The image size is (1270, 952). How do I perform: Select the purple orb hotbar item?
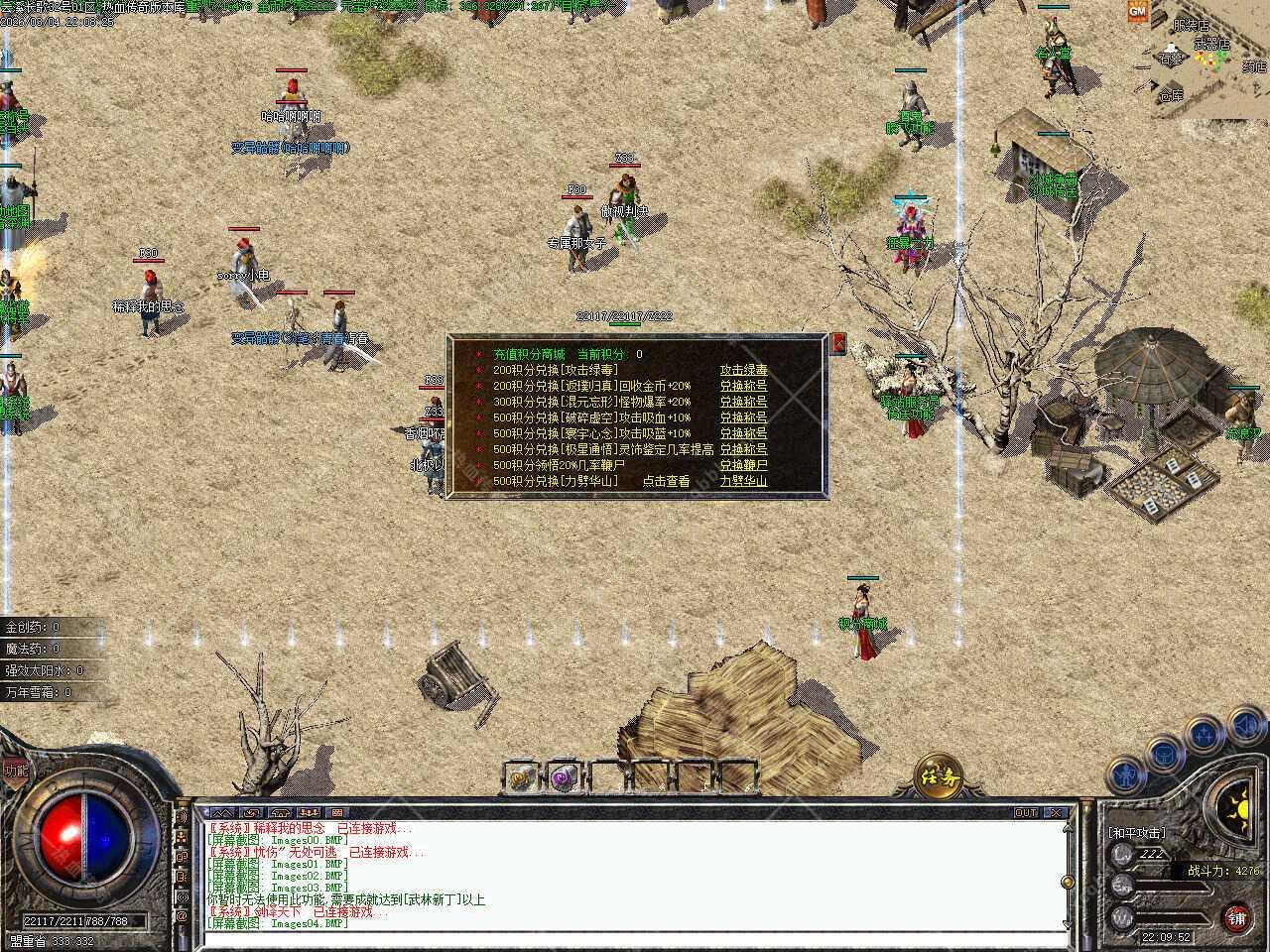click(563, 776)
